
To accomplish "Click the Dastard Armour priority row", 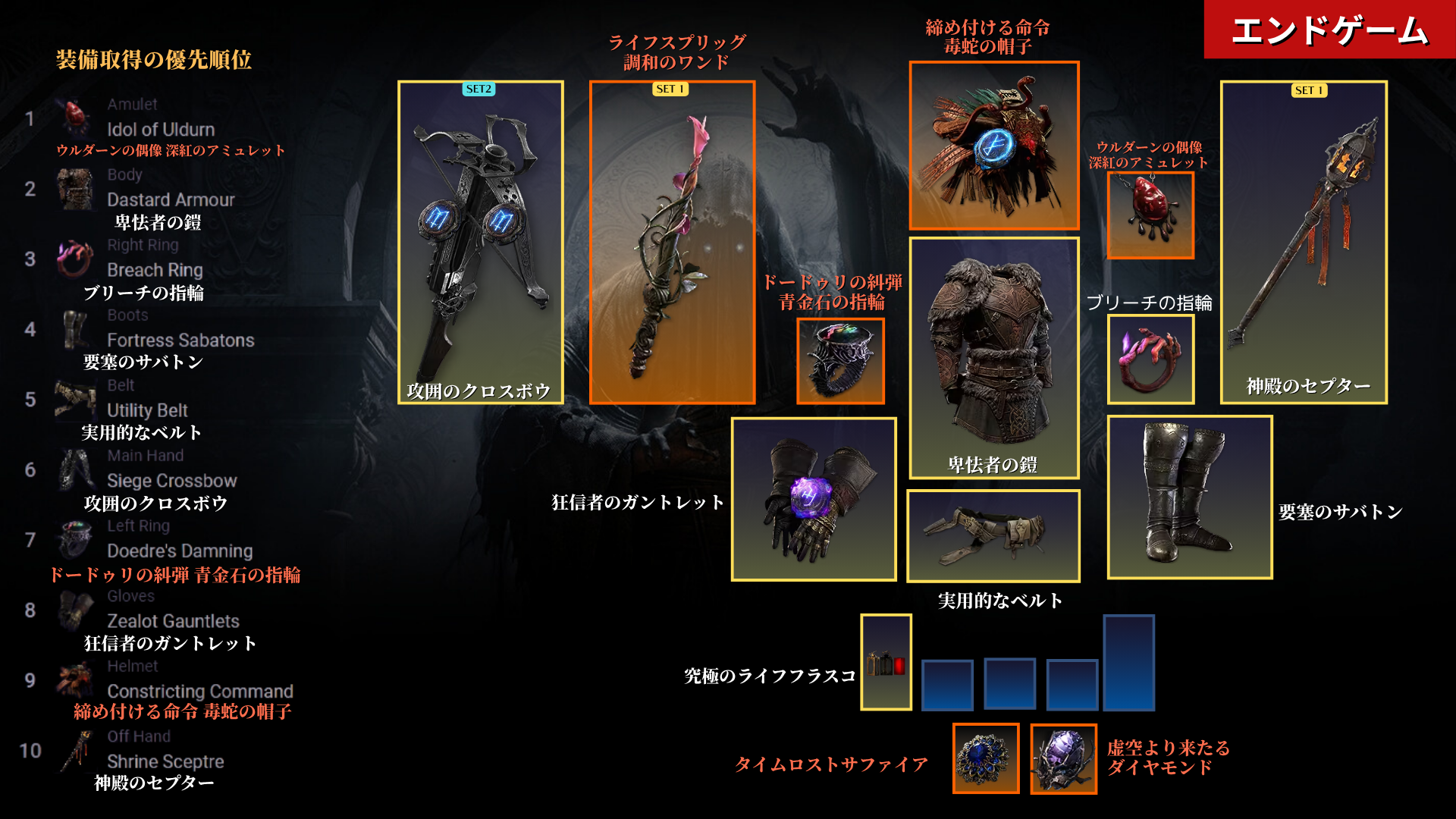I will tap(171, 199).
